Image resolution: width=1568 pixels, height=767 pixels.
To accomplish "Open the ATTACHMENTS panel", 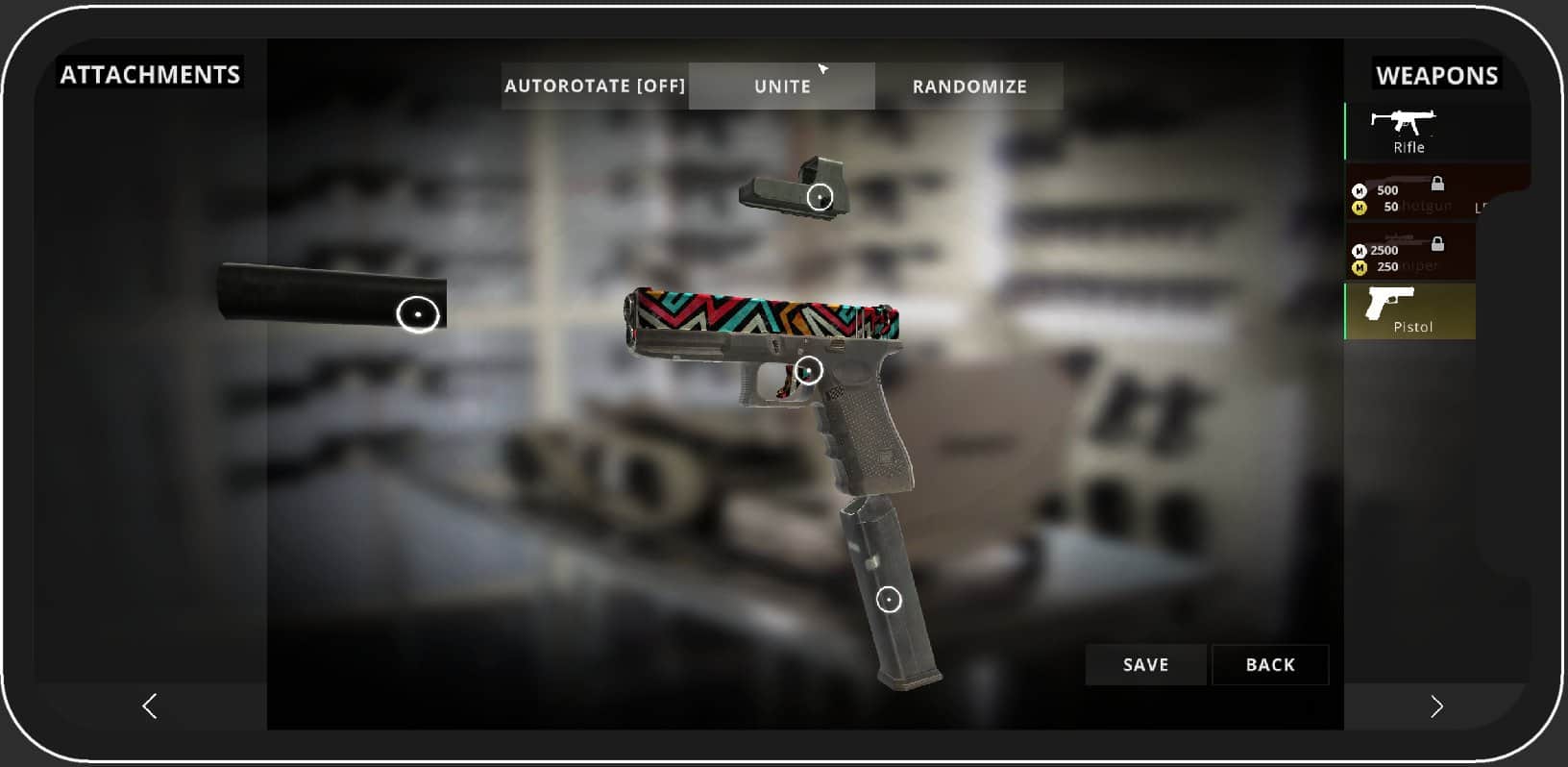I will point(151,73).
